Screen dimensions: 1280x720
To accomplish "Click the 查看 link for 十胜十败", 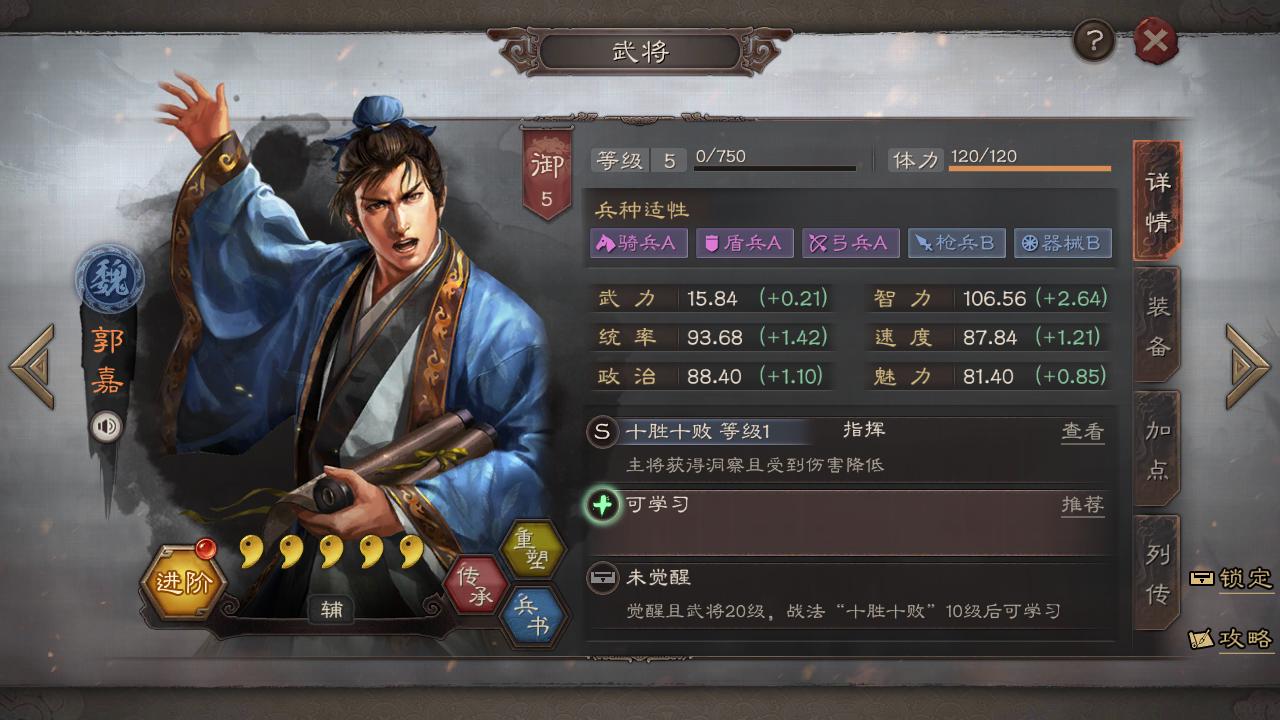I will 1083,429.
